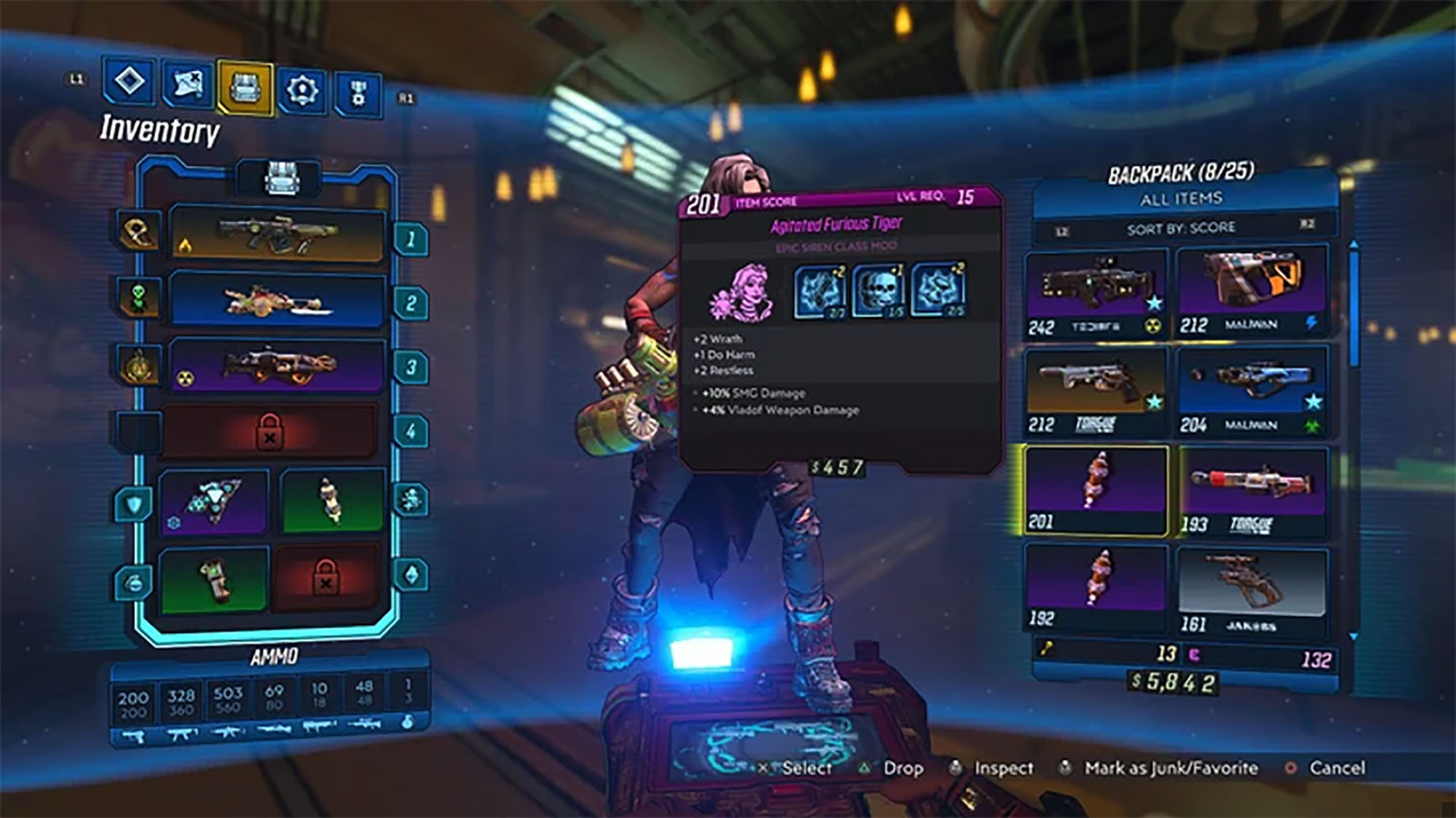Select equipped weapon slot 2
This screenshot has height=818, width=1456.
tap(277, 301)
